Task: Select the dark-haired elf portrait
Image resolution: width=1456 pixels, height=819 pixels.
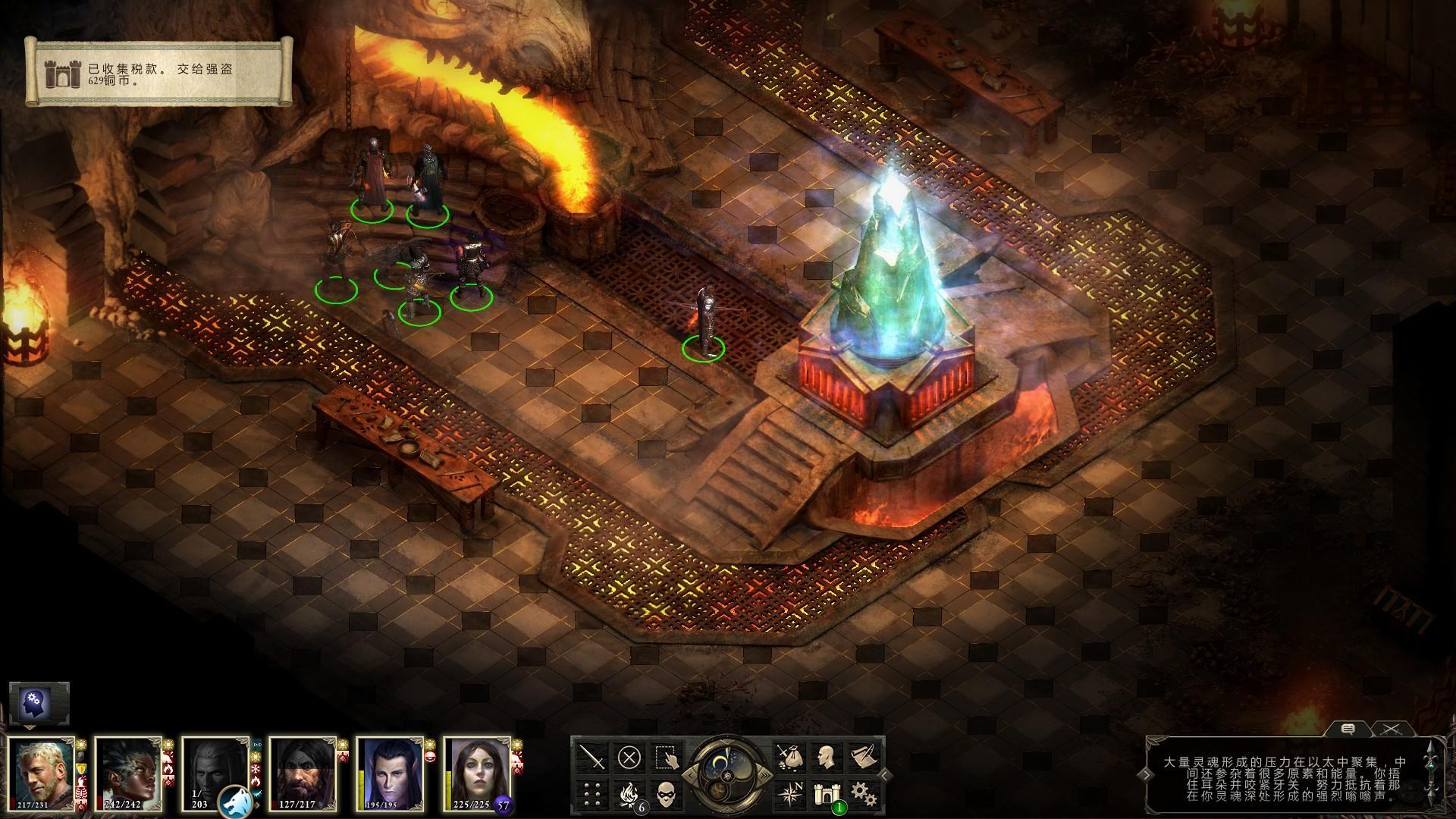Action: point(388,775)
